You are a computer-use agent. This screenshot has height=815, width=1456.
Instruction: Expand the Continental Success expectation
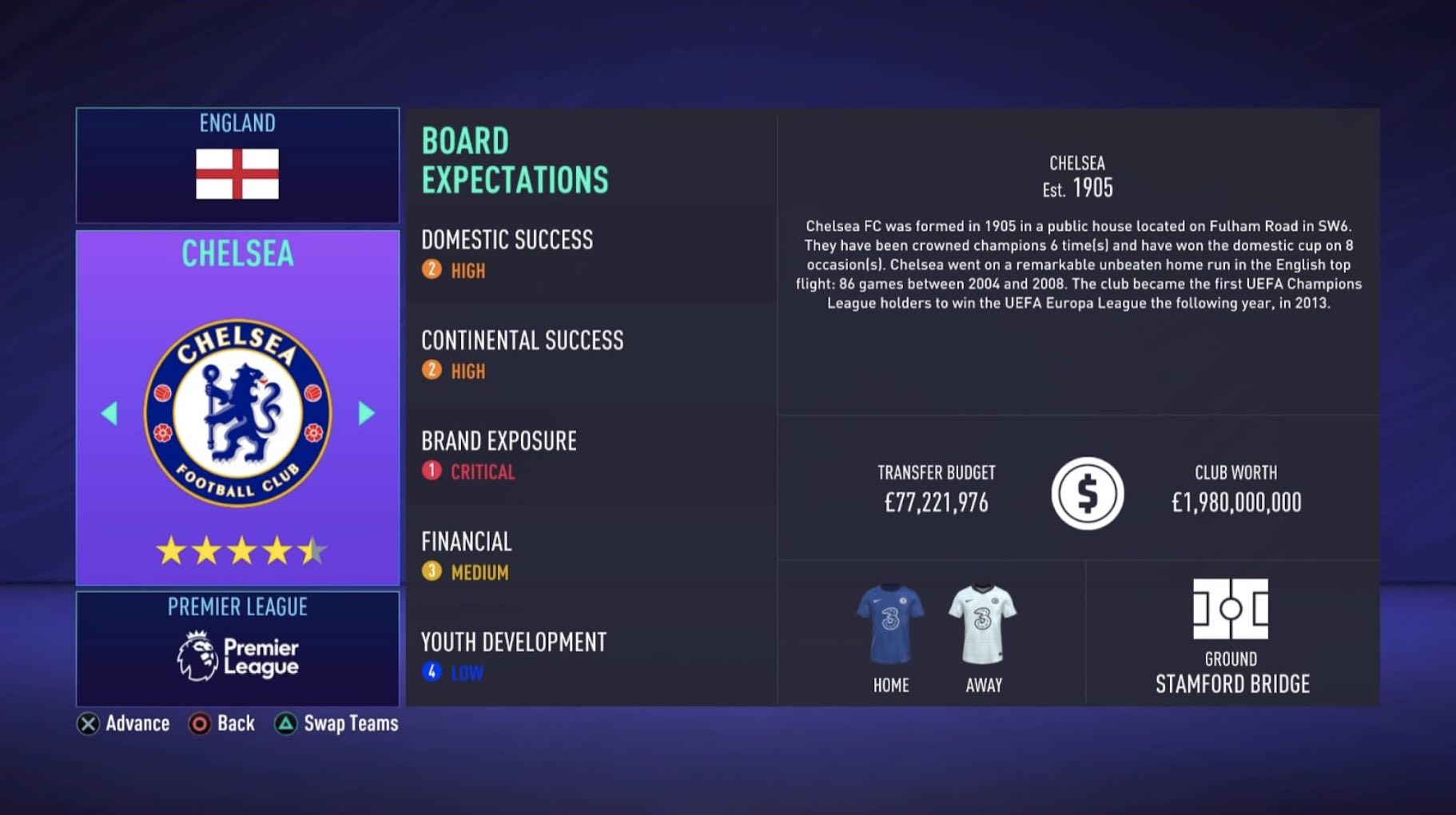pyautogui.click(x=523, y=340)
